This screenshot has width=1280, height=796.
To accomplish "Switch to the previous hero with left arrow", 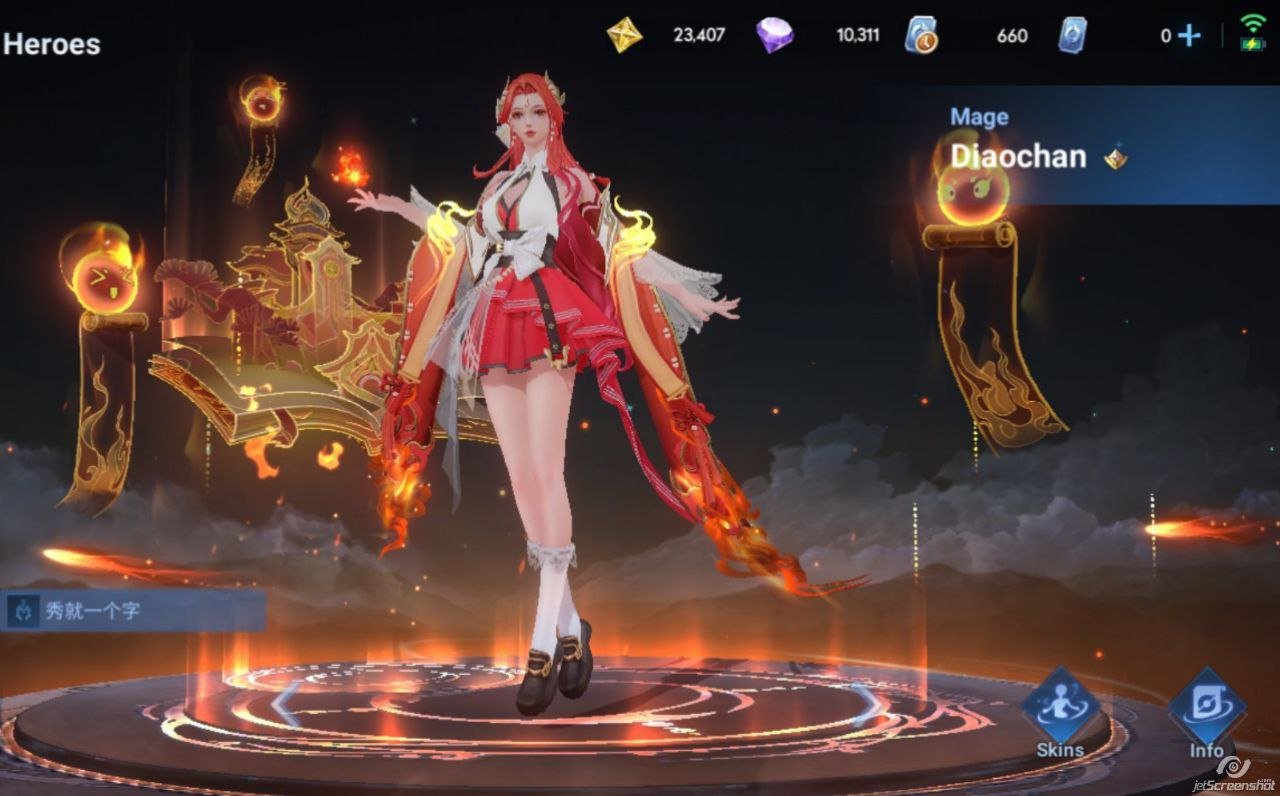I will [285, 703].
